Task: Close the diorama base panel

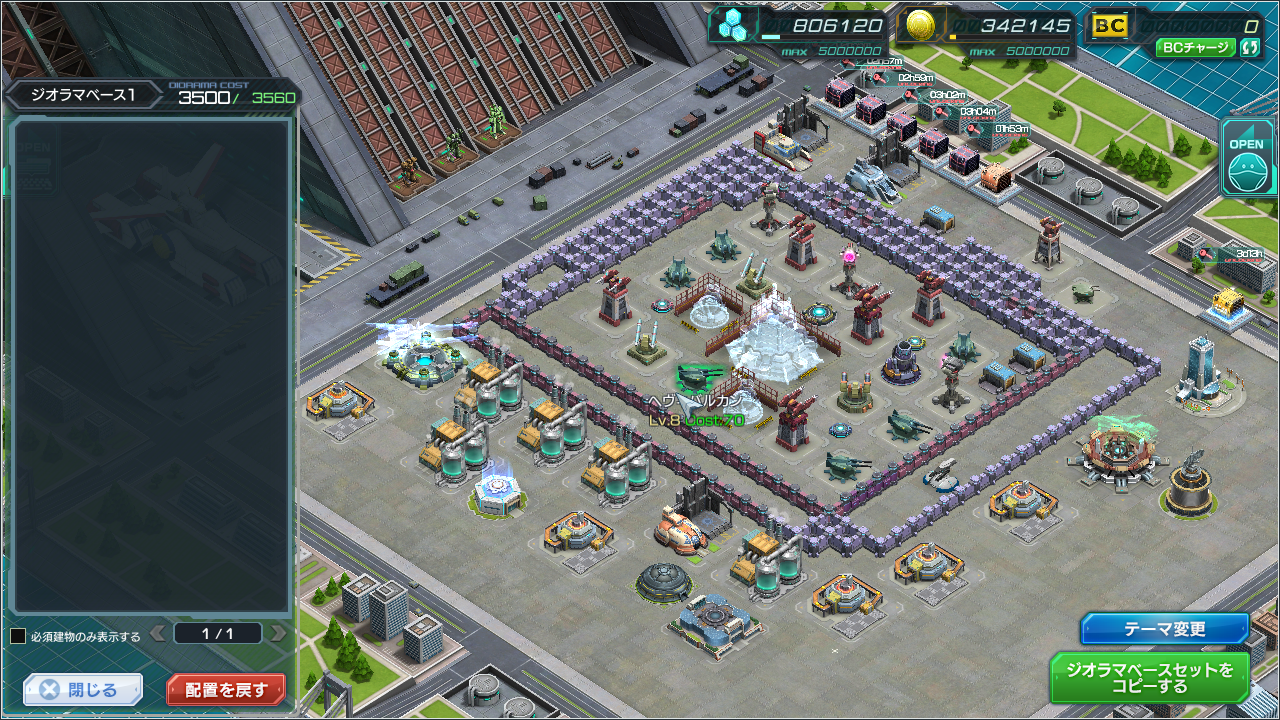Action: [x=83, y=690]
